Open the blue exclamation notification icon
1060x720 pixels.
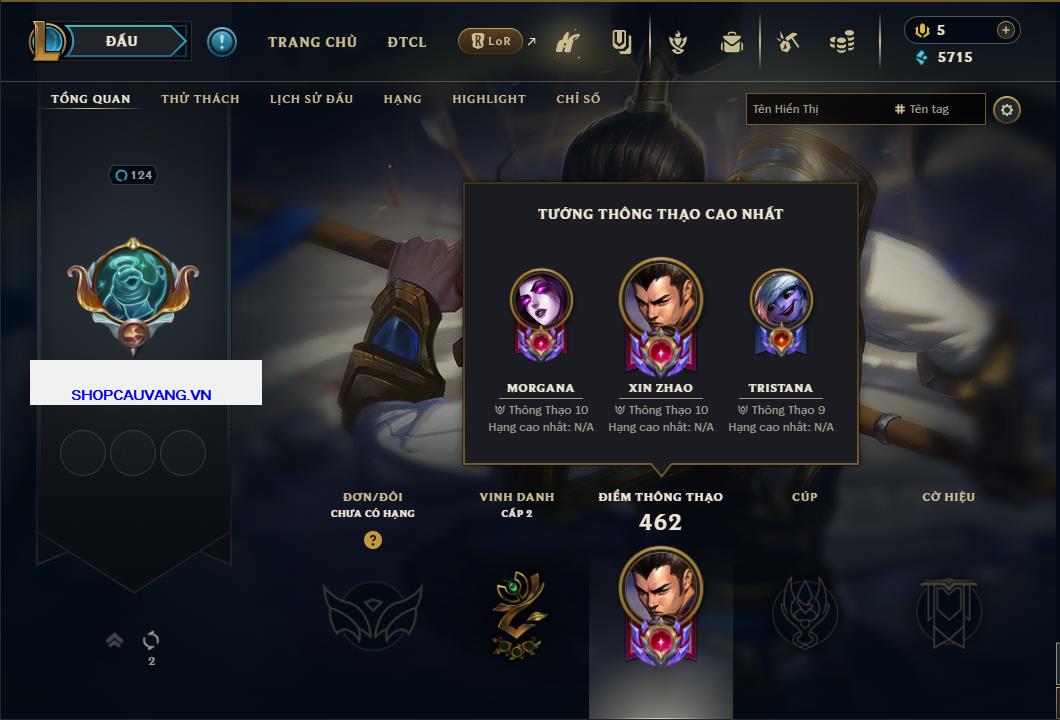coord(221,41)
